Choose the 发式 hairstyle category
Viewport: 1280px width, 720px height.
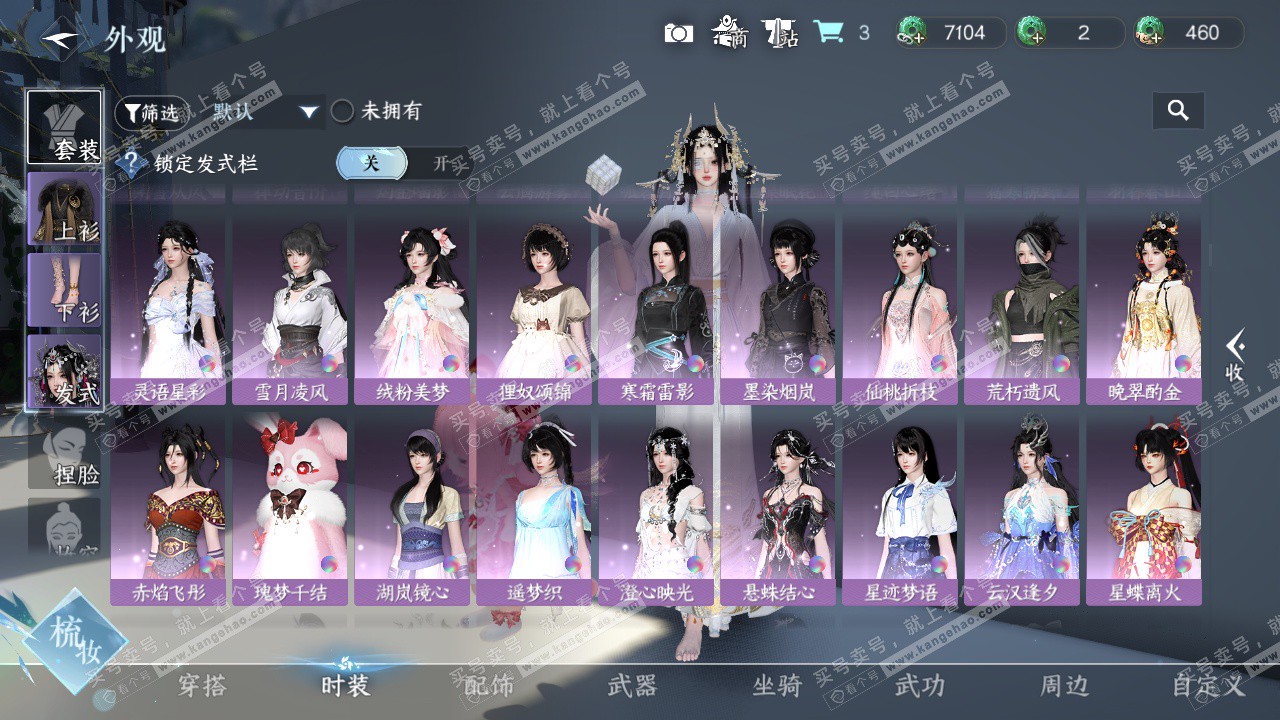(x=64, y=372)
